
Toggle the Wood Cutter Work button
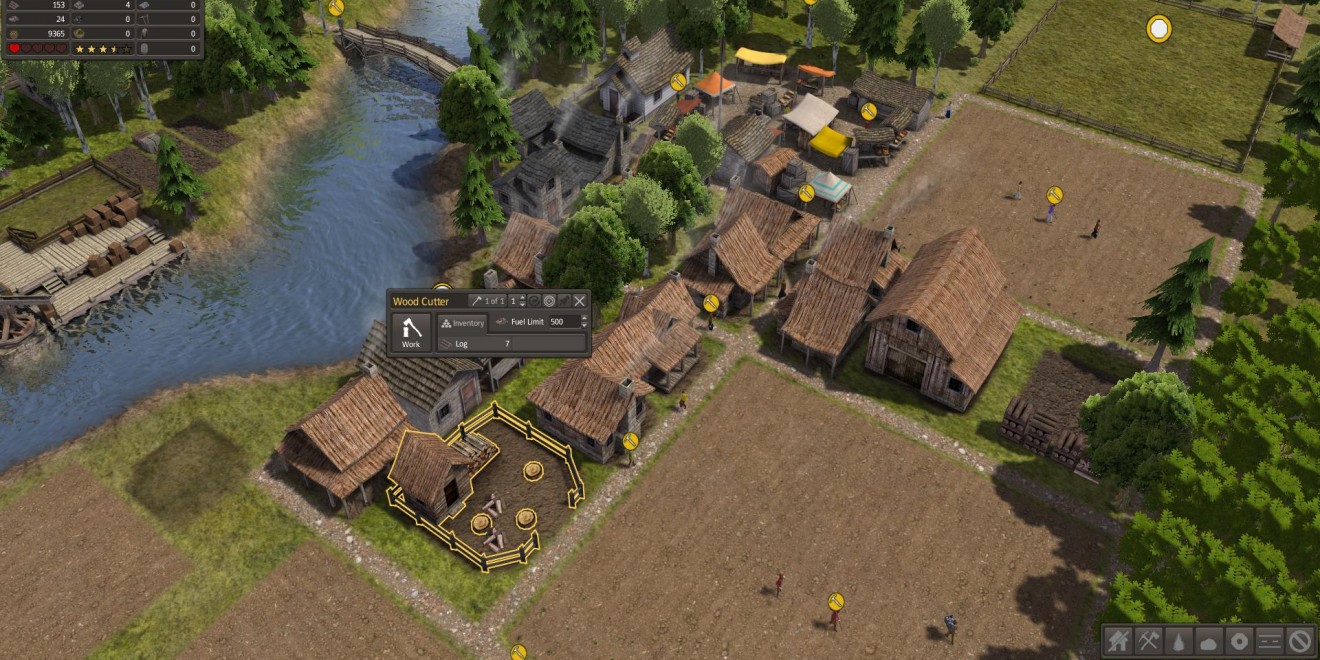coord(411,333)
